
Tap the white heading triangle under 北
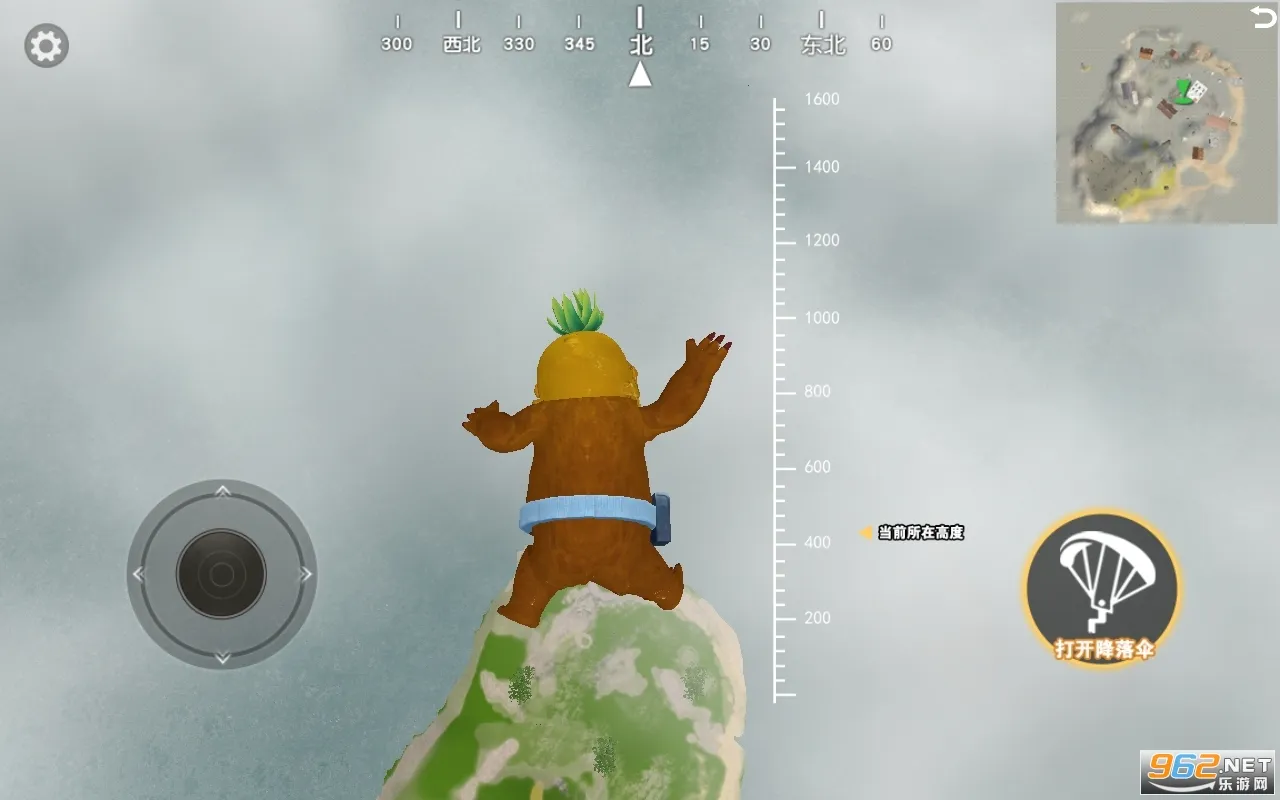(640, 77)
